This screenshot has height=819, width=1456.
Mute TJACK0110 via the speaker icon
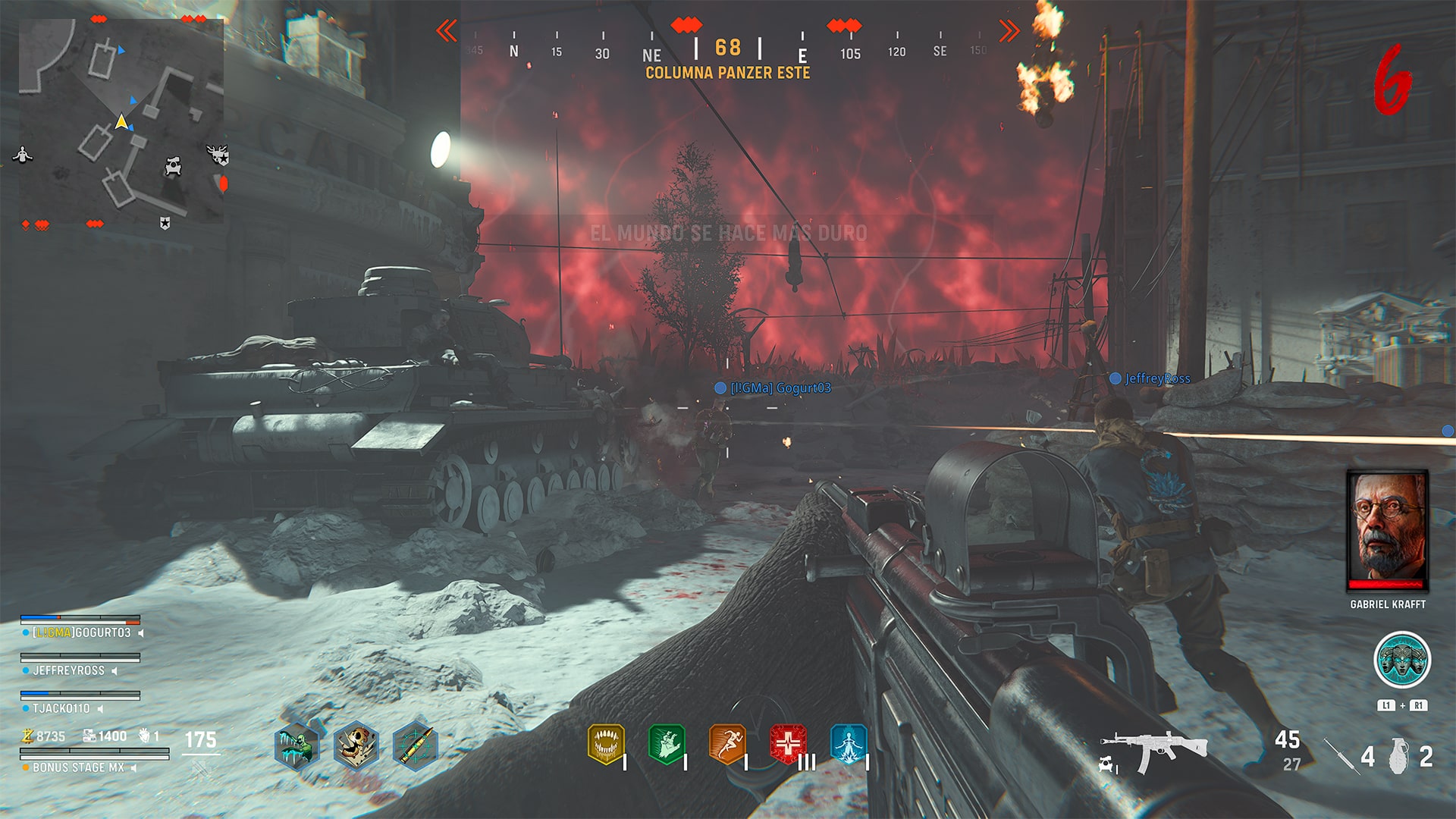pos(100,709)
